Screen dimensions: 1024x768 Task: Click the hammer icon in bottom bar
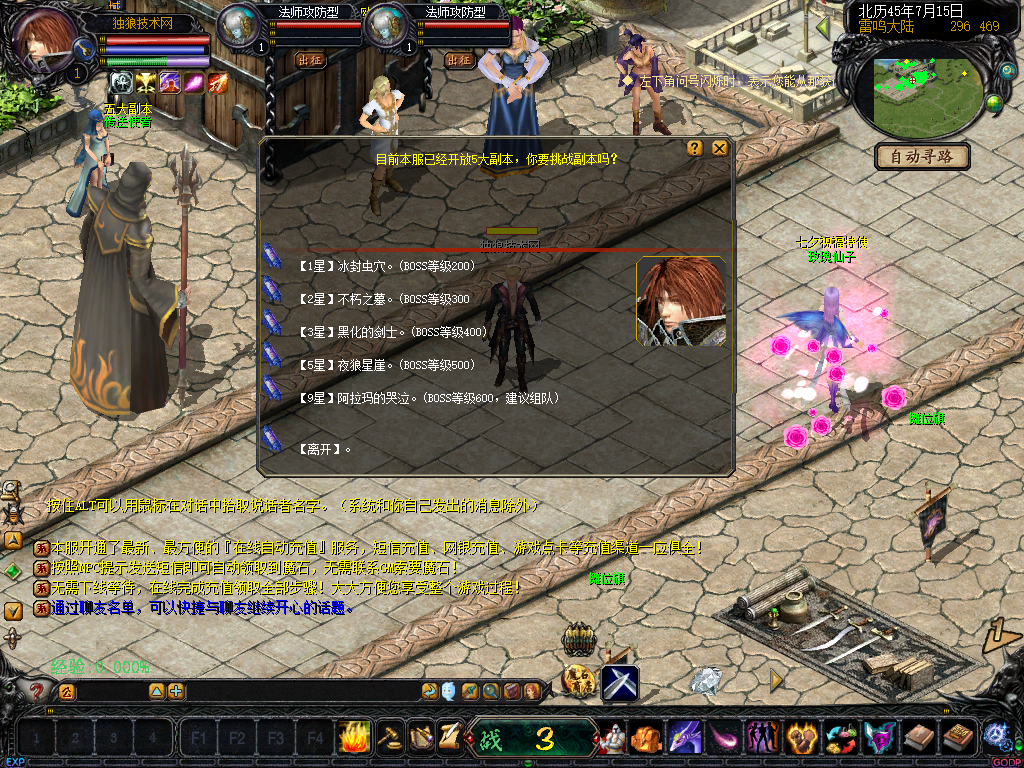pos(389,737)
